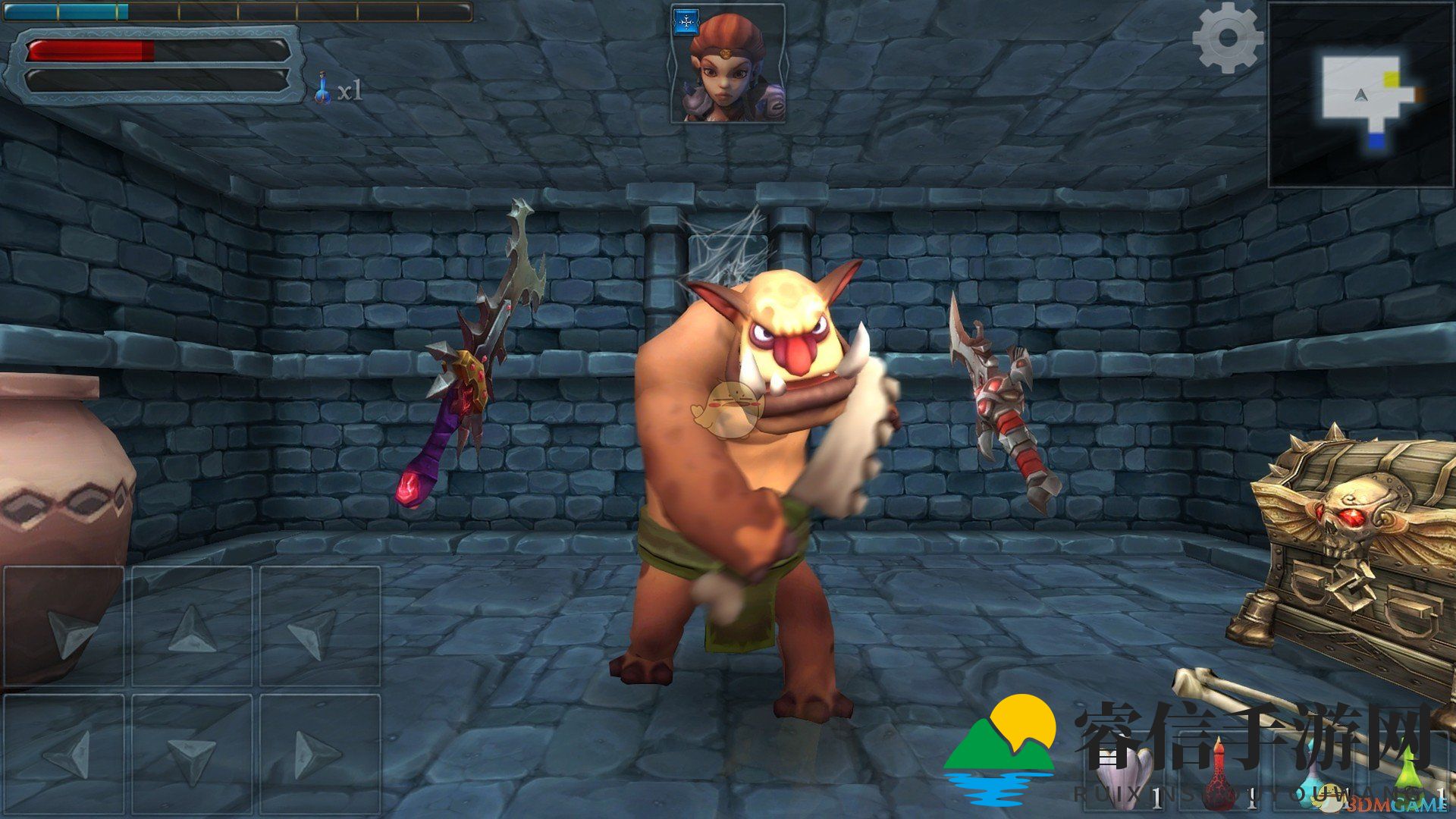Turn right with the diagonal upper-right arrow
1456x819 pixels.
point(319,626)
